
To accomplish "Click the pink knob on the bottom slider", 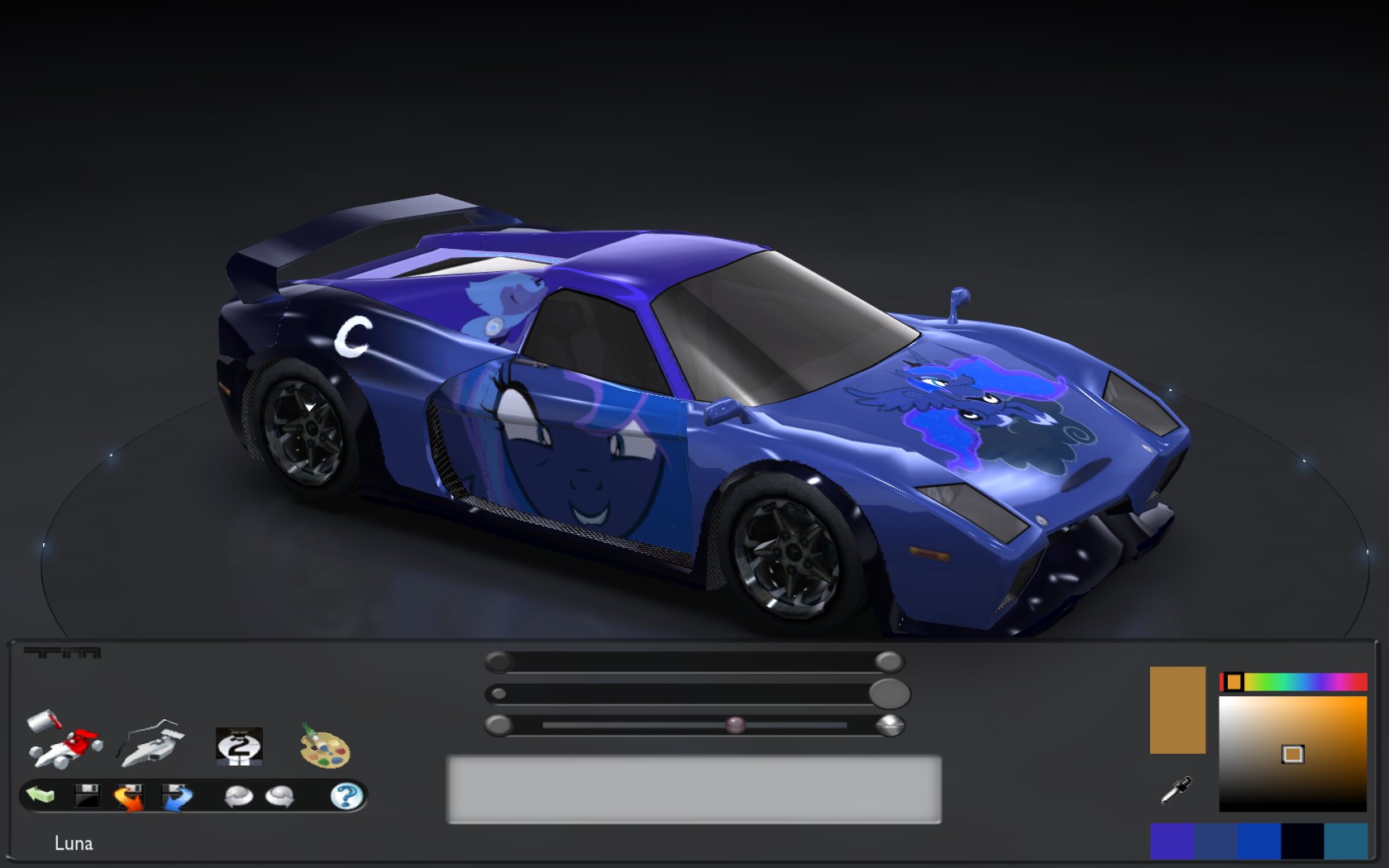I will point(735,726).
